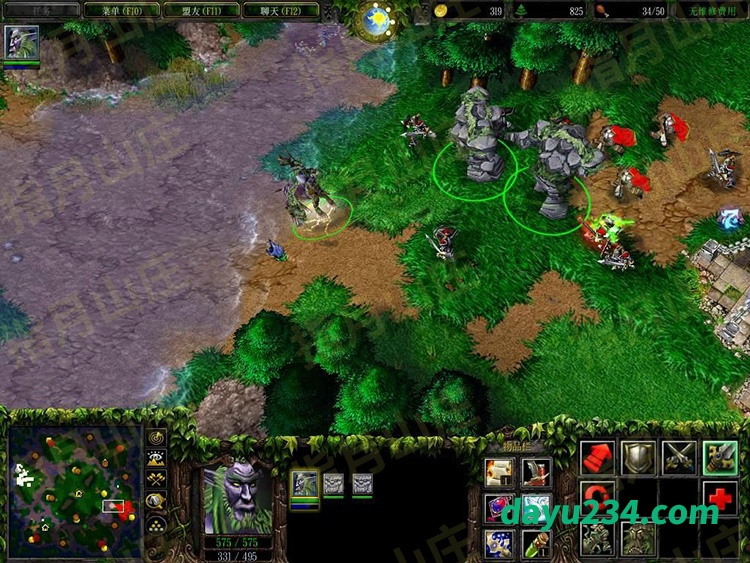Toggle minimap terrain display button

tap(156, 458)
